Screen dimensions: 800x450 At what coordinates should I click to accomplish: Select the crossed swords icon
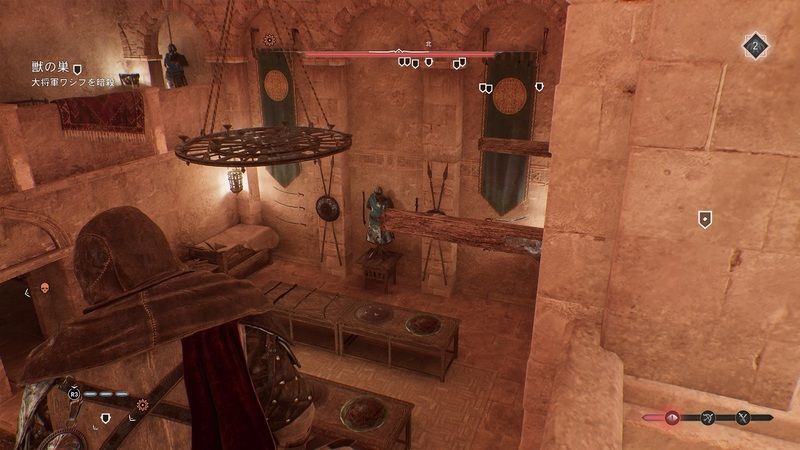point(744,417)
